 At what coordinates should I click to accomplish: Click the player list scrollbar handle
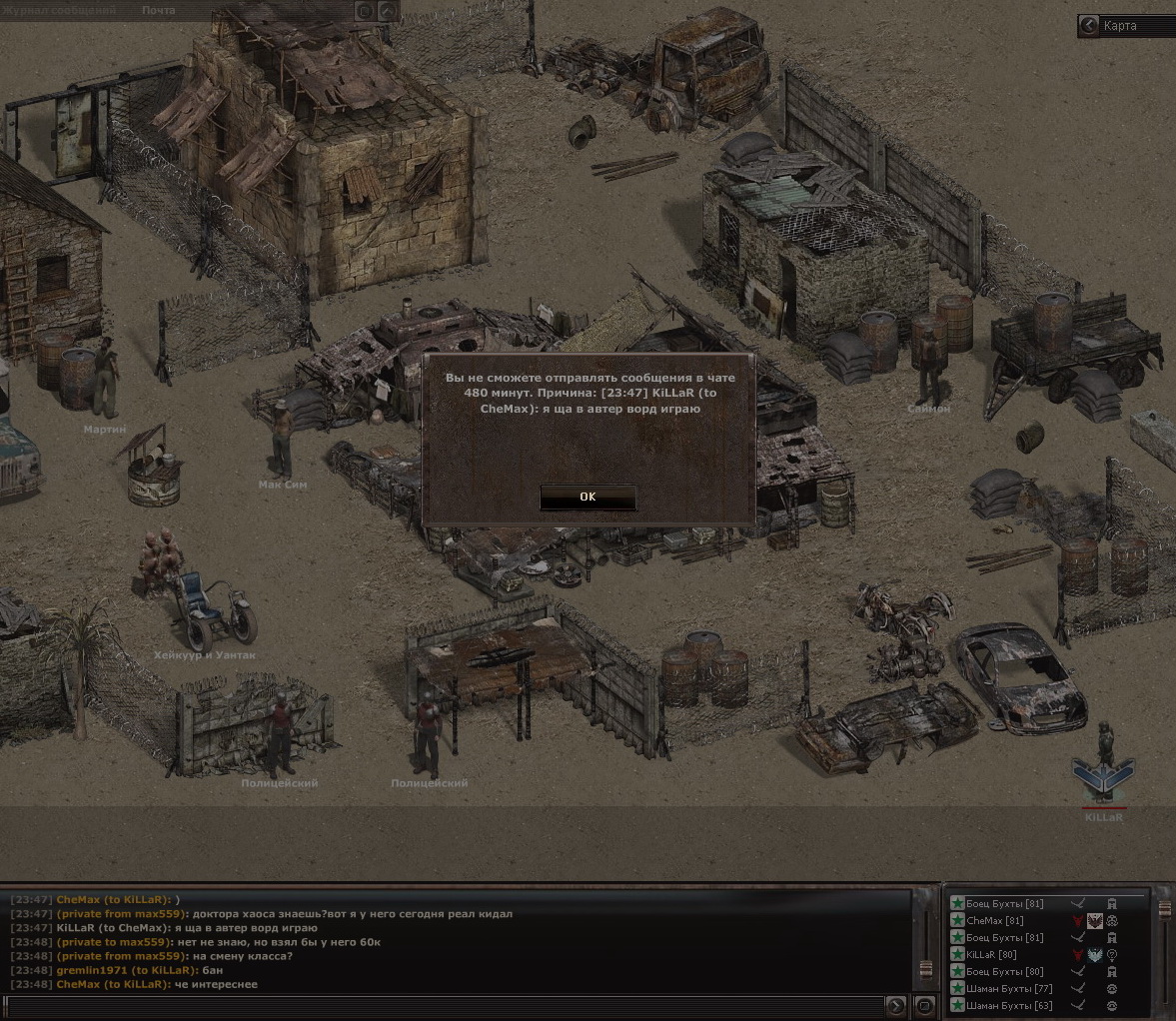pos(1164,911)
